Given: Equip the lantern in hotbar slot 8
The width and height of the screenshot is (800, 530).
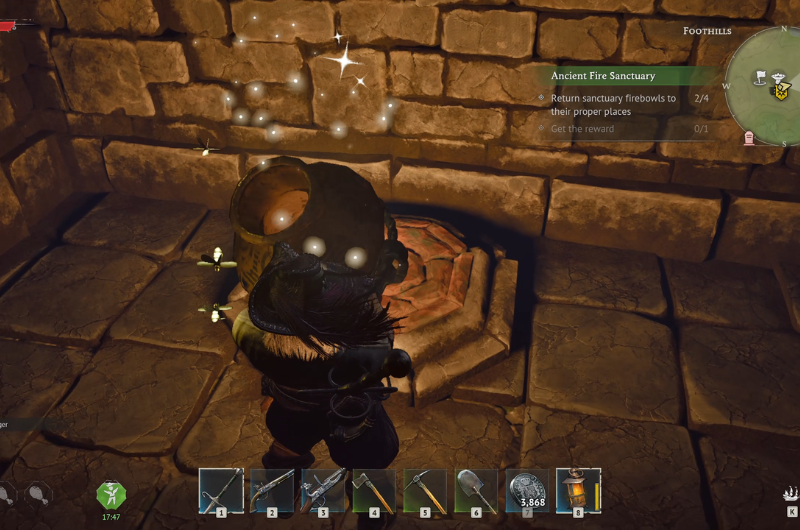Looking at the screenshot, I should pos(577,490).
